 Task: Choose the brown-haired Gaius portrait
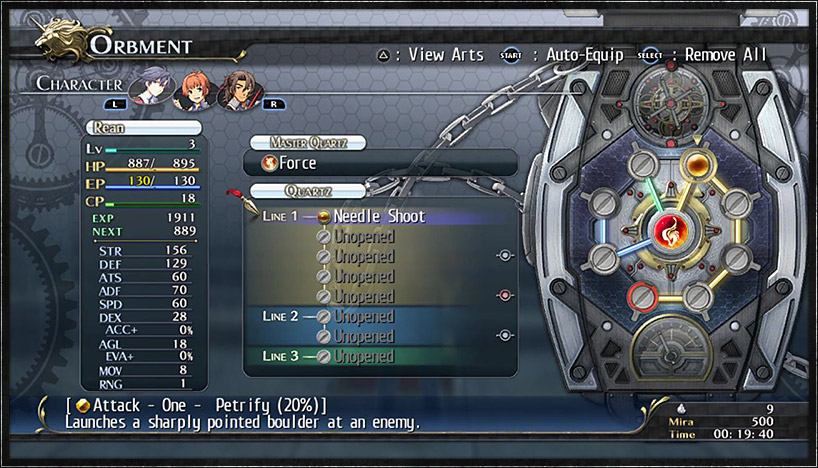point(236,88)
